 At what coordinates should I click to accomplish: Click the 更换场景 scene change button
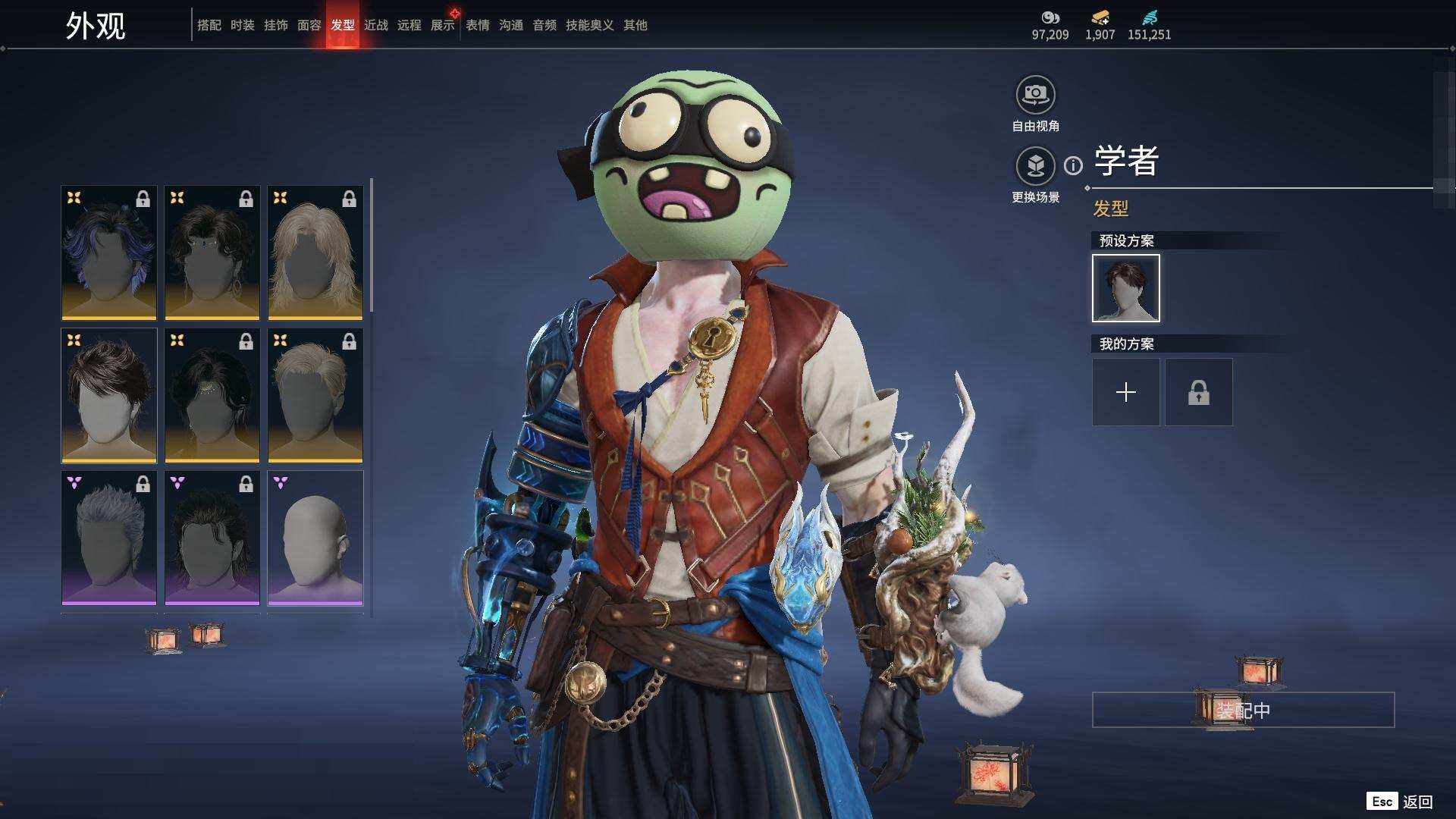1035,167
